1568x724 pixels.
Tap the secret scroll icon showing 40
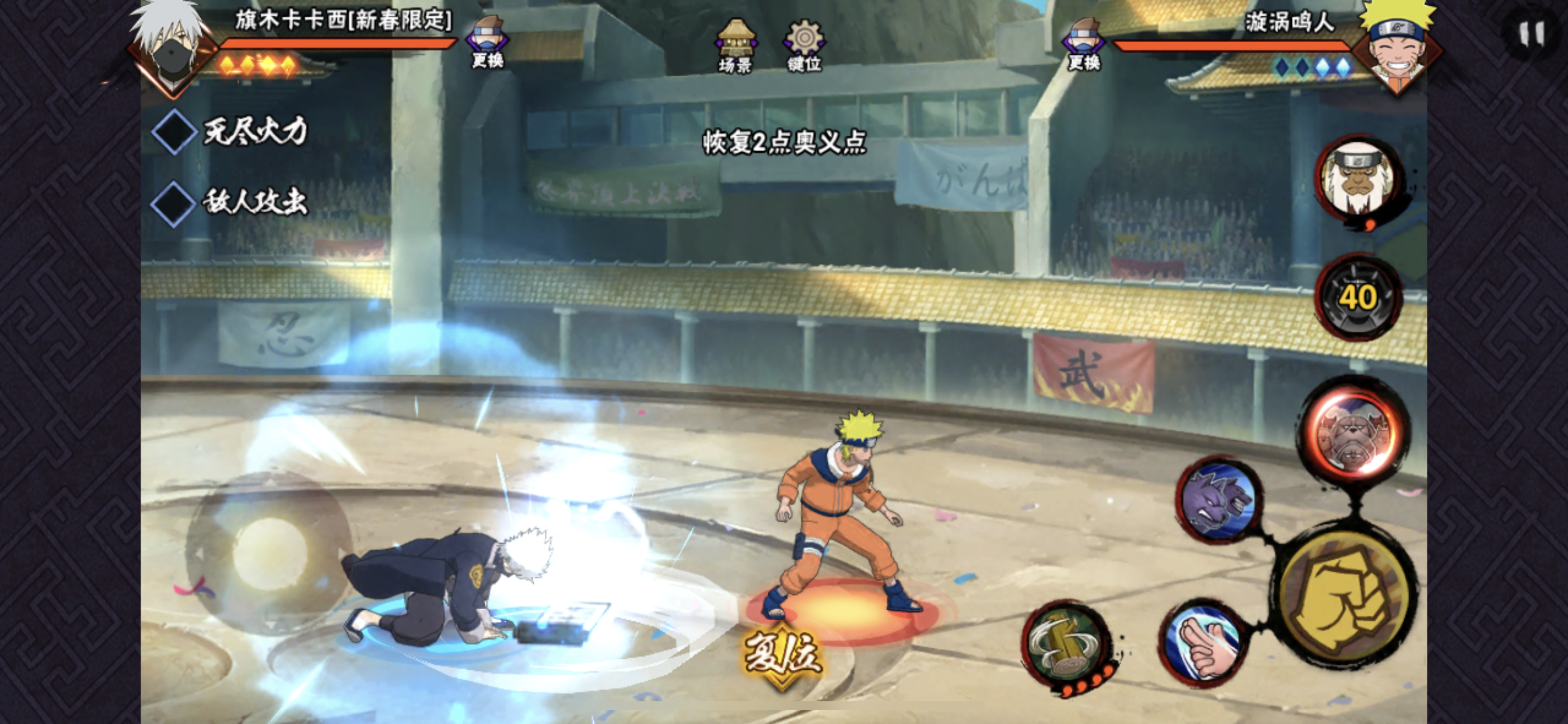pyautogui.click(x=1358, y=297)
